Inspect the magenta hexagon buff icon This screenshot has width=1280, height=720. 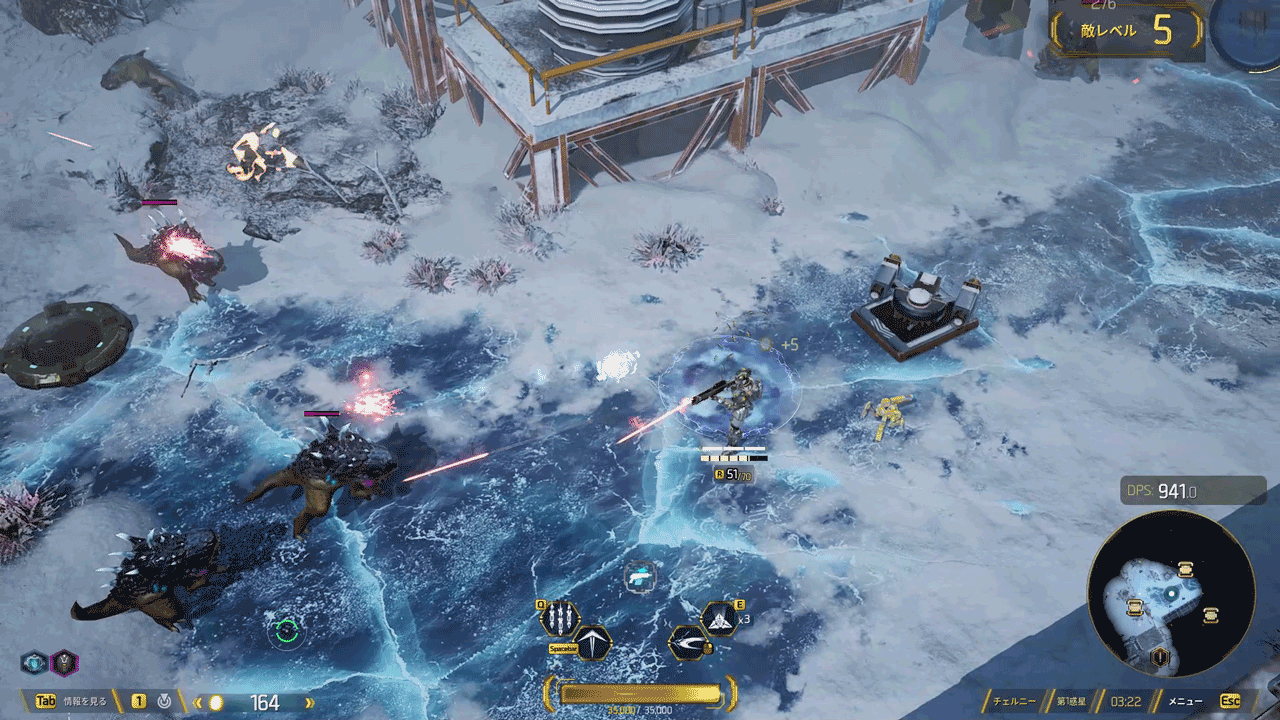[64, 662]
